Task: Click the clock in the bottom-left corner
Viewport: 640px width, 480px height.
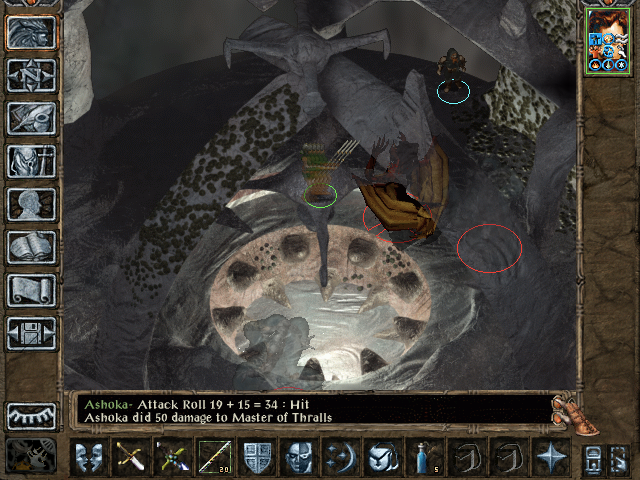Action: [30, 456]
